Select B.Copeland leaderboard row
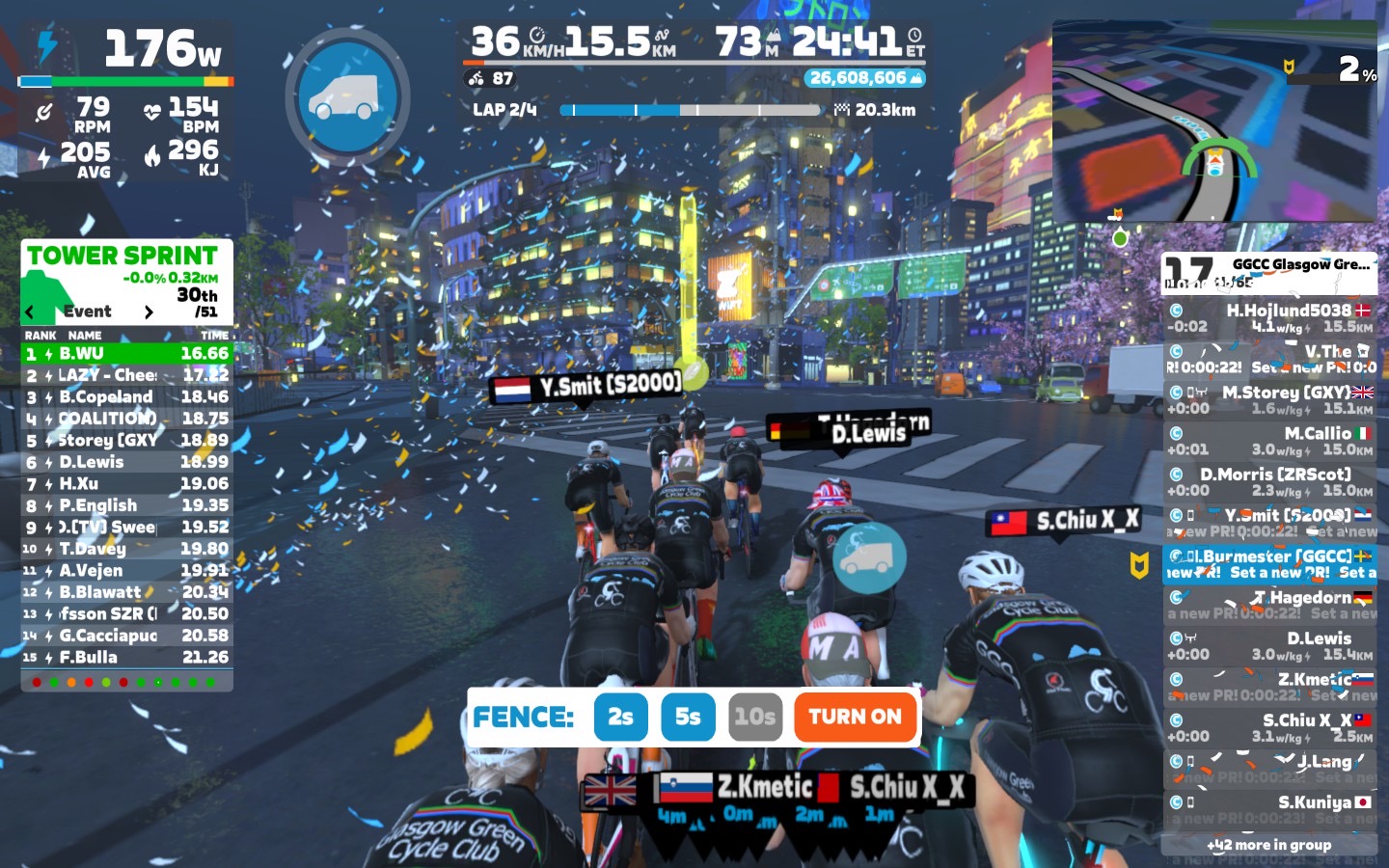The image size is (1389, 868). (126, 397)
